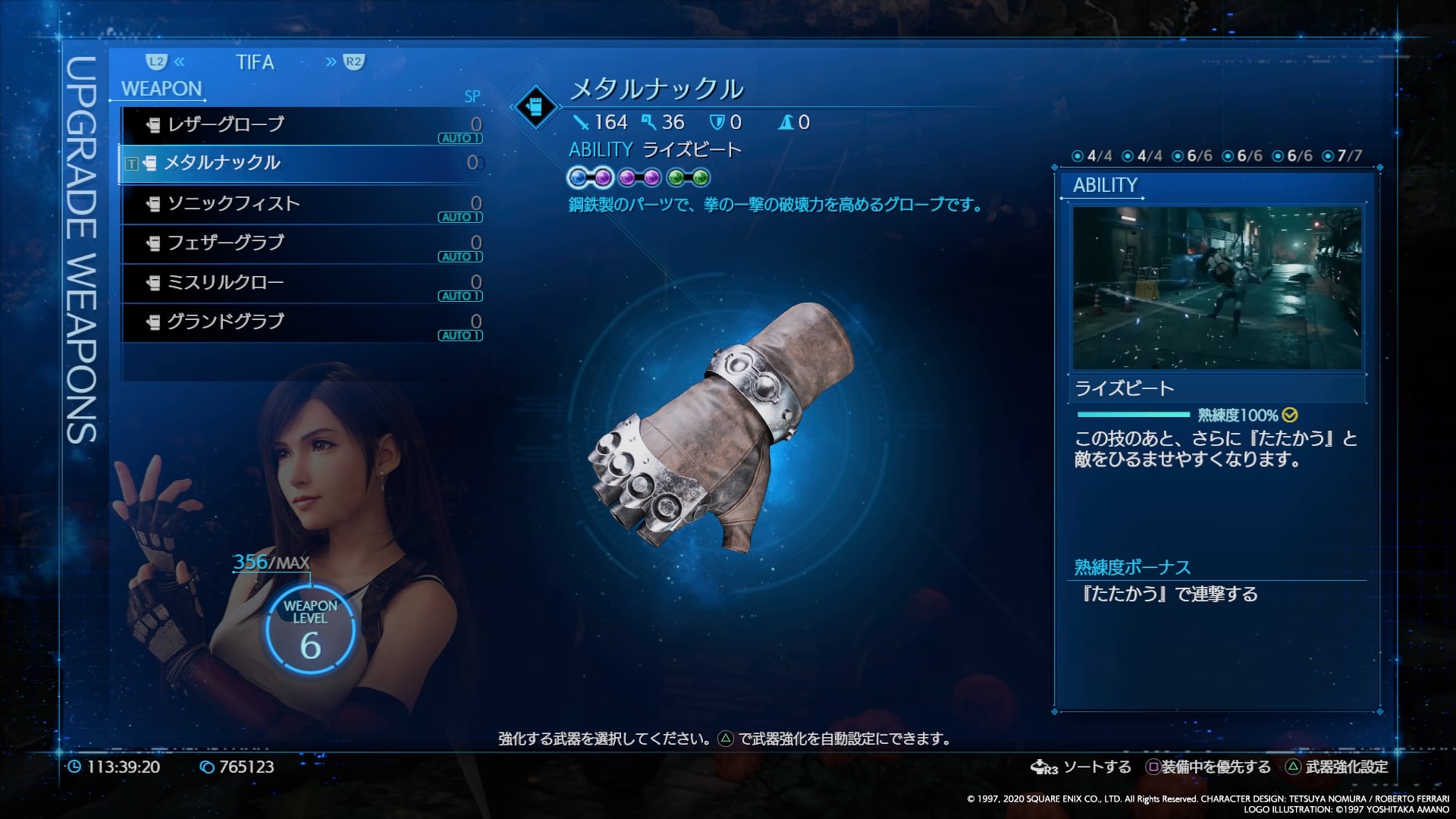This screenshot has width=1456, height=819.
Task: Select ソニックフィスト from the weapon list
Action: coord(301,203)
